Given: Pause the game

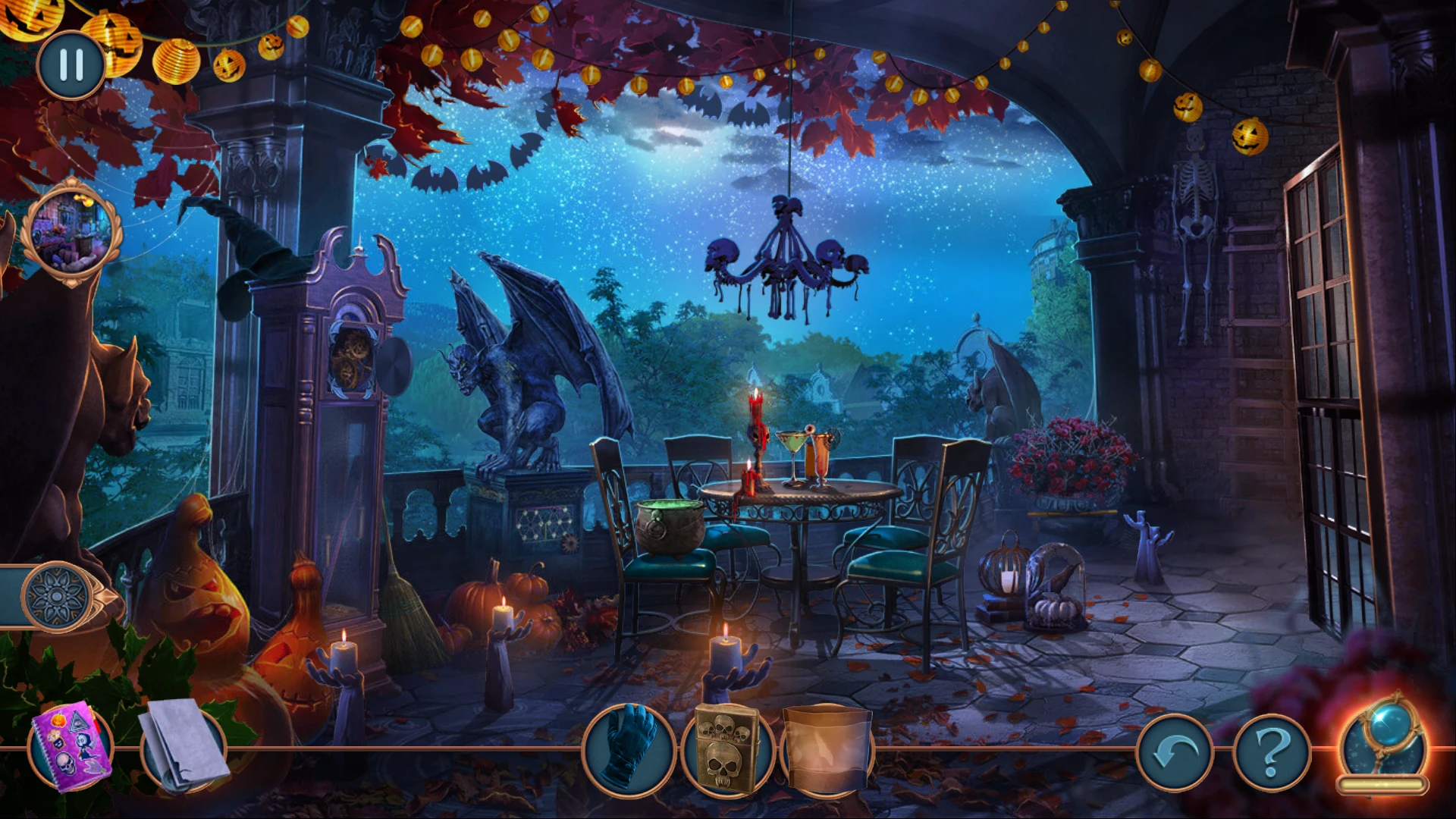Looking at the screenshot, I should pos(71,65).
